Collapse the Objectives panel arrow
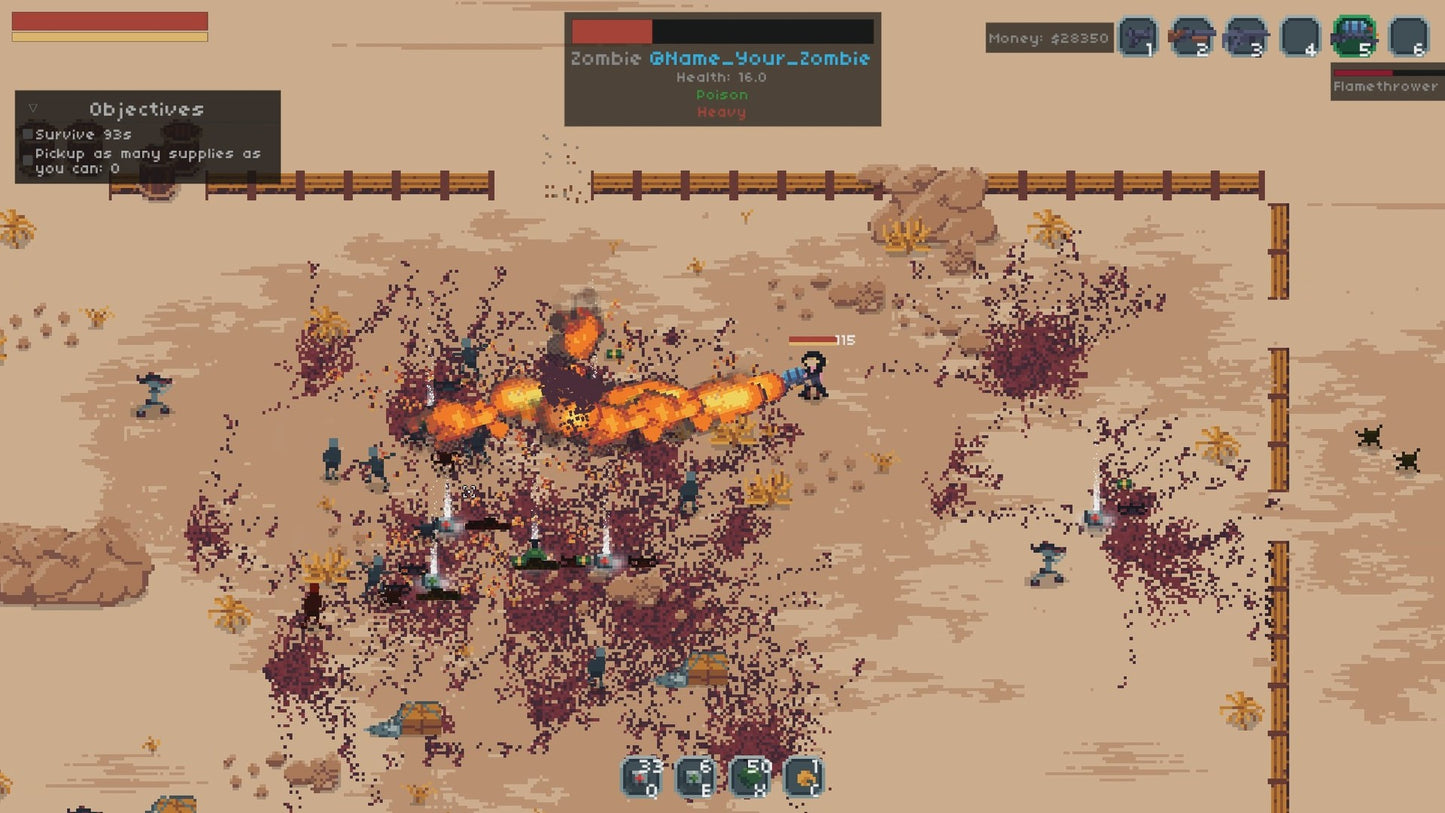 pyautogui.click(x=33, y=108)
